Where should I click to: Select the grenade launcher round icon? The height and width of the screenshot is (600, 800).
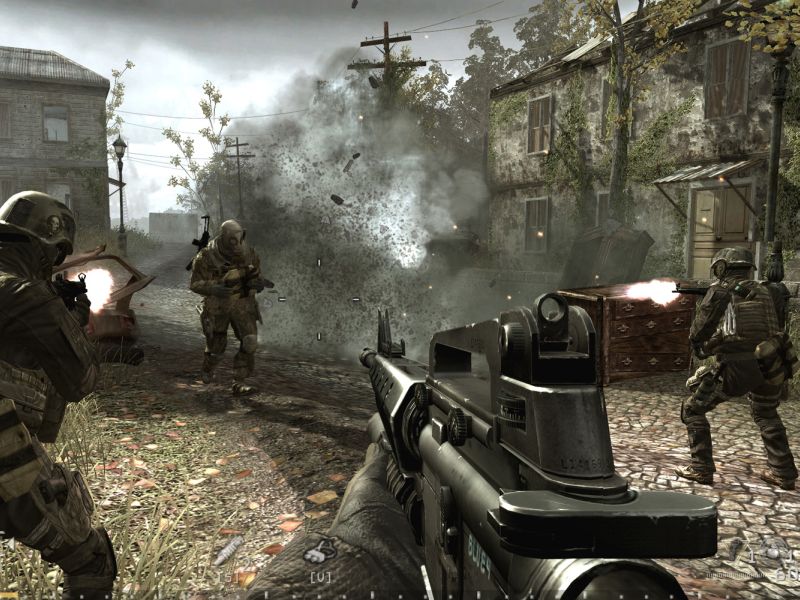click(x=229, y=550)
